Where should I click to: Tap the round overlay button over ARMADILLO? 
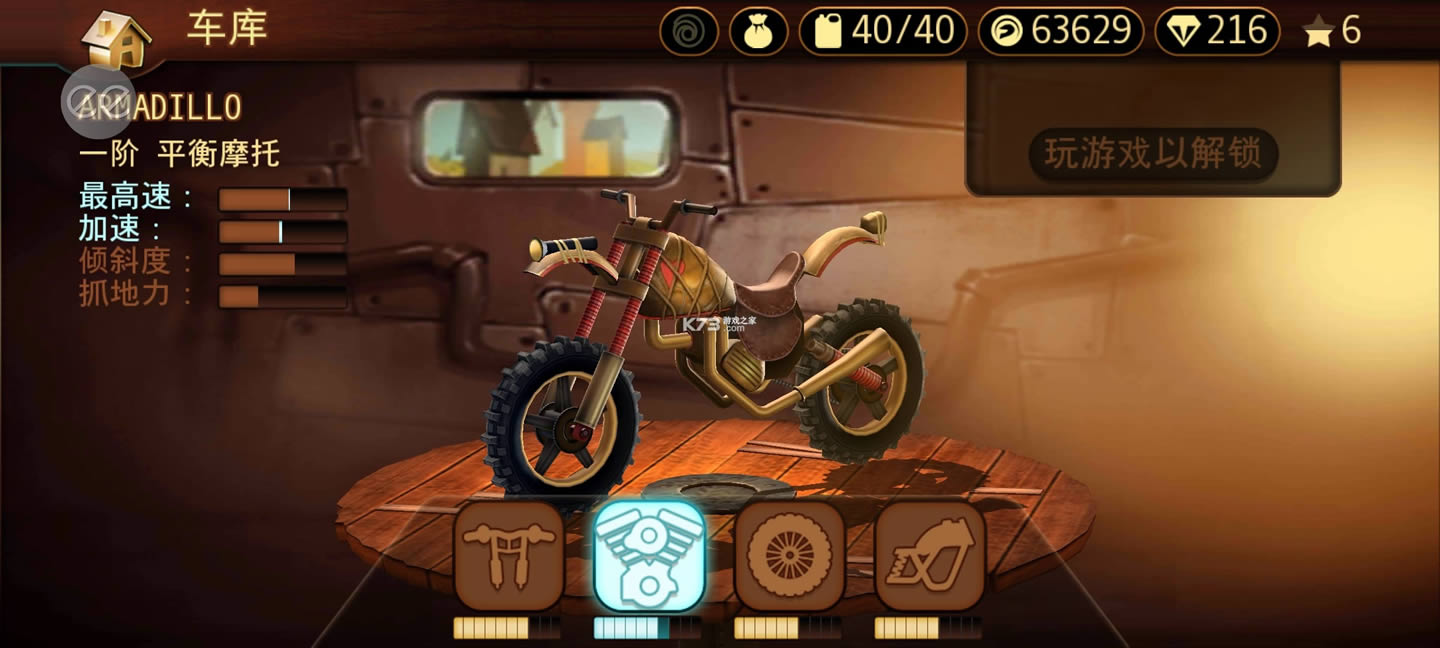98,101
